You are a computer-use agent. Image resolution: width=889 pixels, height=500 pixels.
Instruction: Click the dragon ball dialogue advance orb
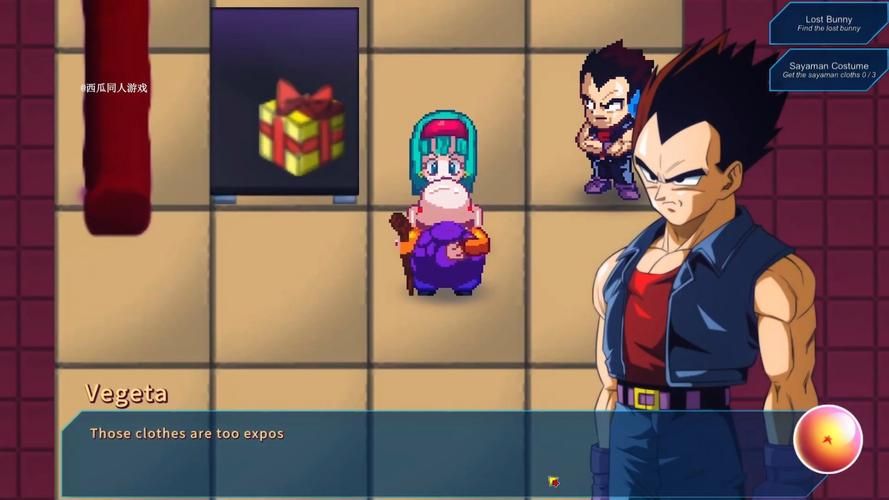coord(827,439)
